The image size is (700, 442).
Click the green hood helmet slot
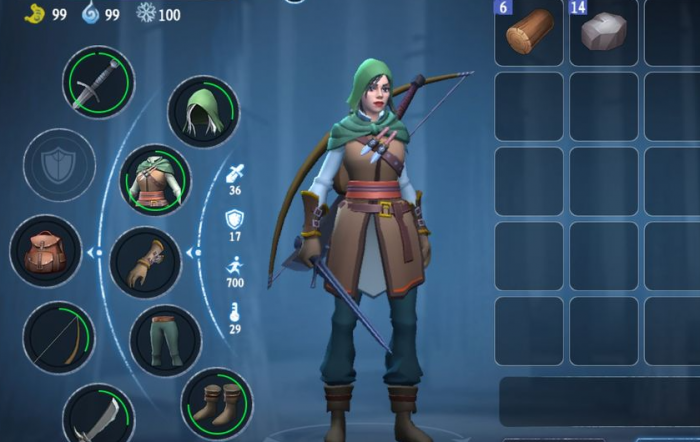[x=203, y=112]
